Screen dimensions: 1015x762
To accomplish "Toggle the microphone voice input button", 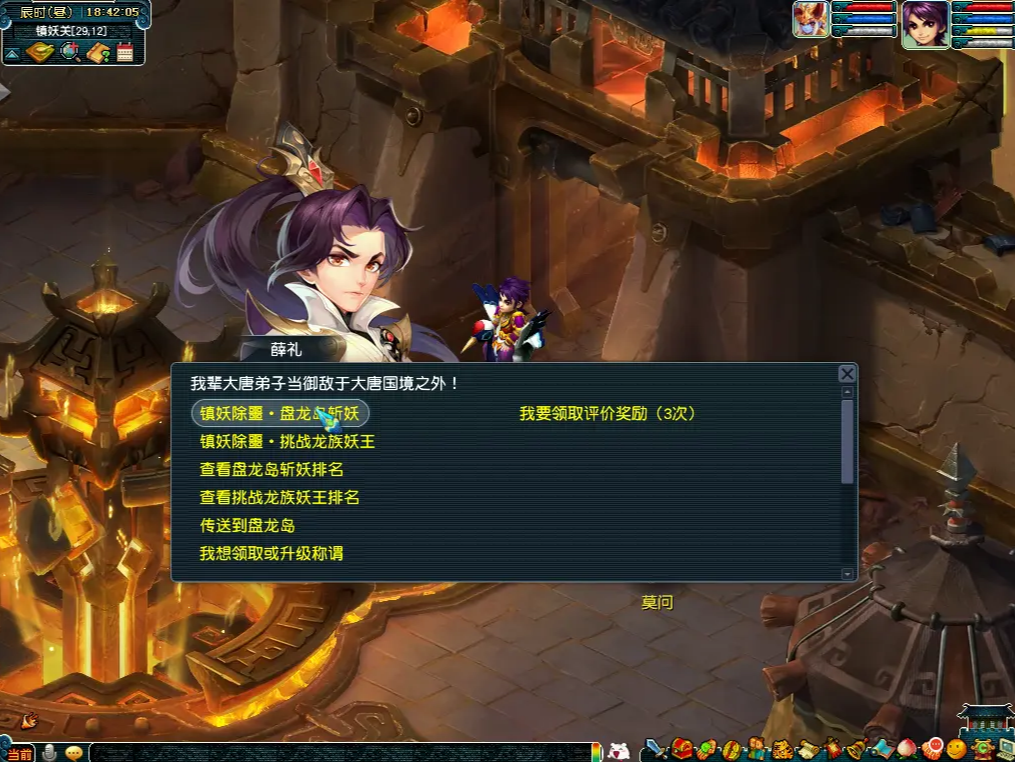I will pos(49,752).
